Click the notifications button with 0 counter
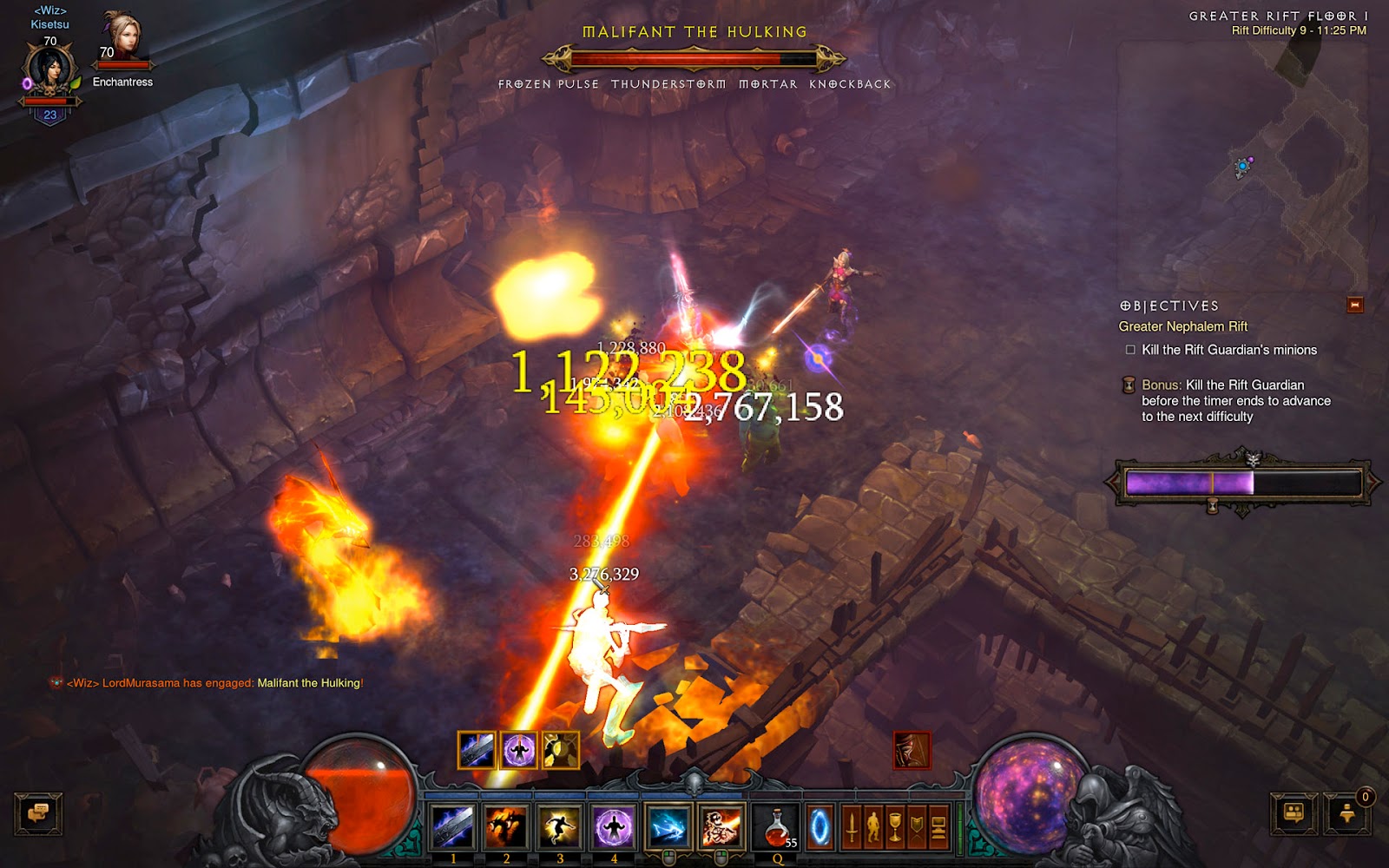Screen dimensions: 1389x868 point(1348,814)
